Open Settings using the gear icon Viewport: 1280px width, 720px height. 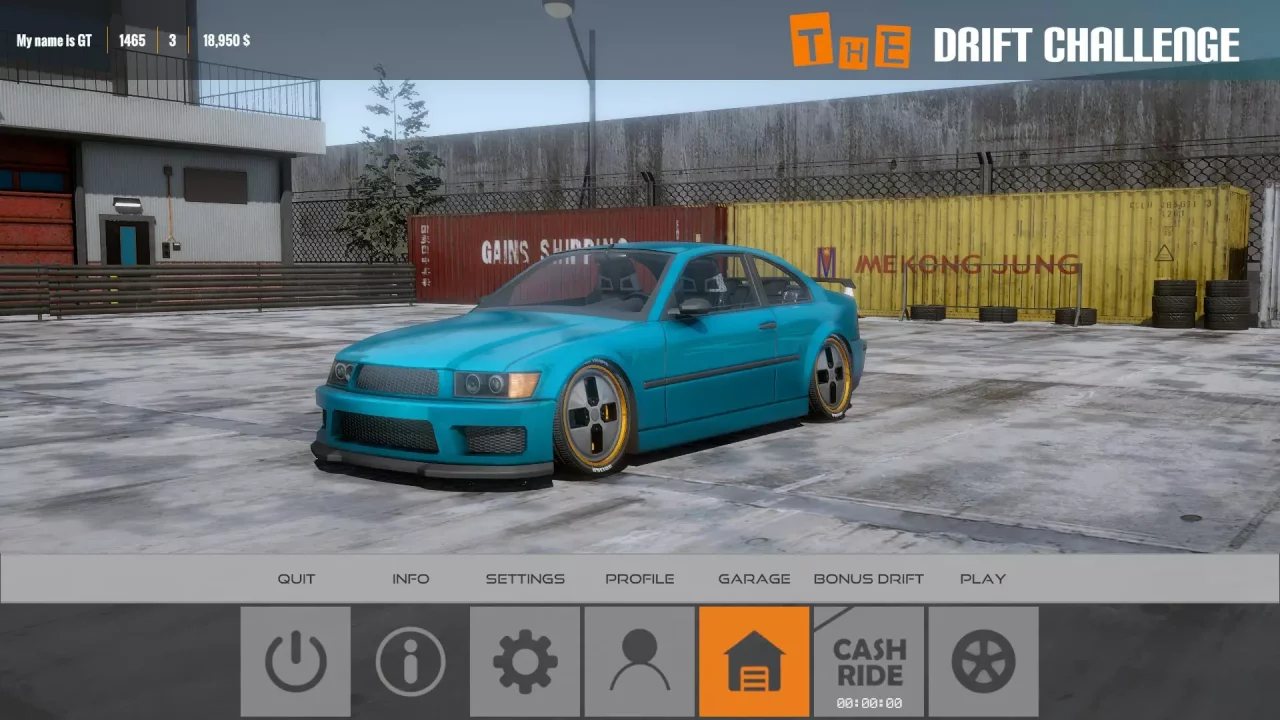click(x=525, y=661)
